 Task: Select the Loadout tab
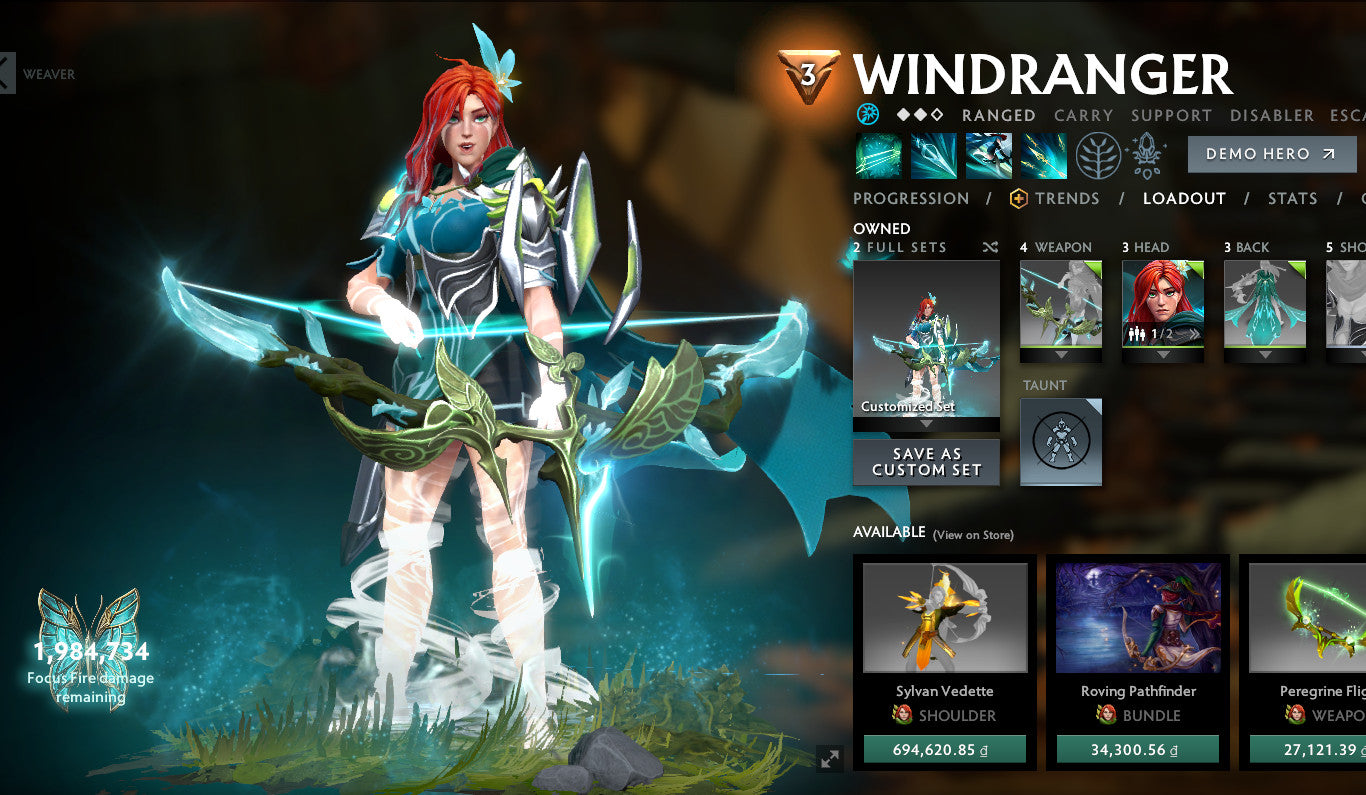tap(1184, 198)
